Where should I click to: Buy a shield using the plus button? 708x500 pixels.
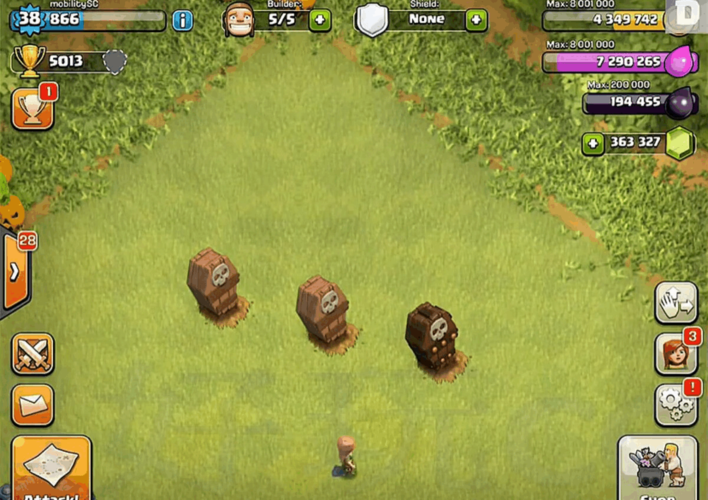(476, 20)
